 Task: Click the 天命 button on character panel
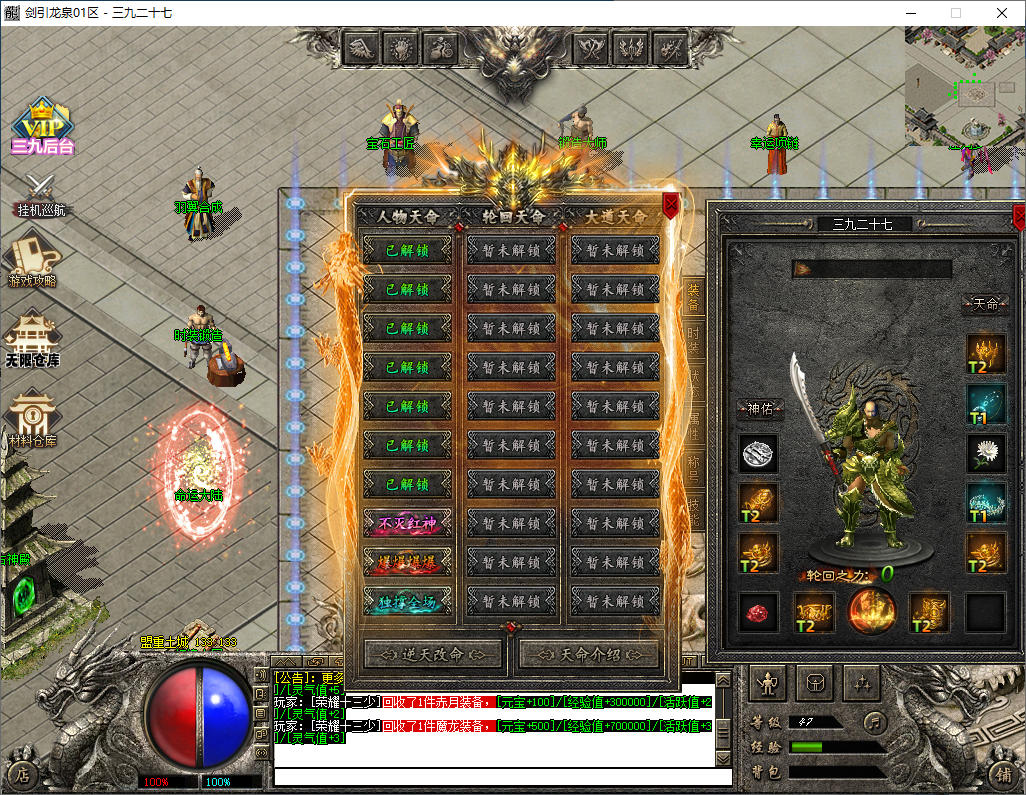985,304
